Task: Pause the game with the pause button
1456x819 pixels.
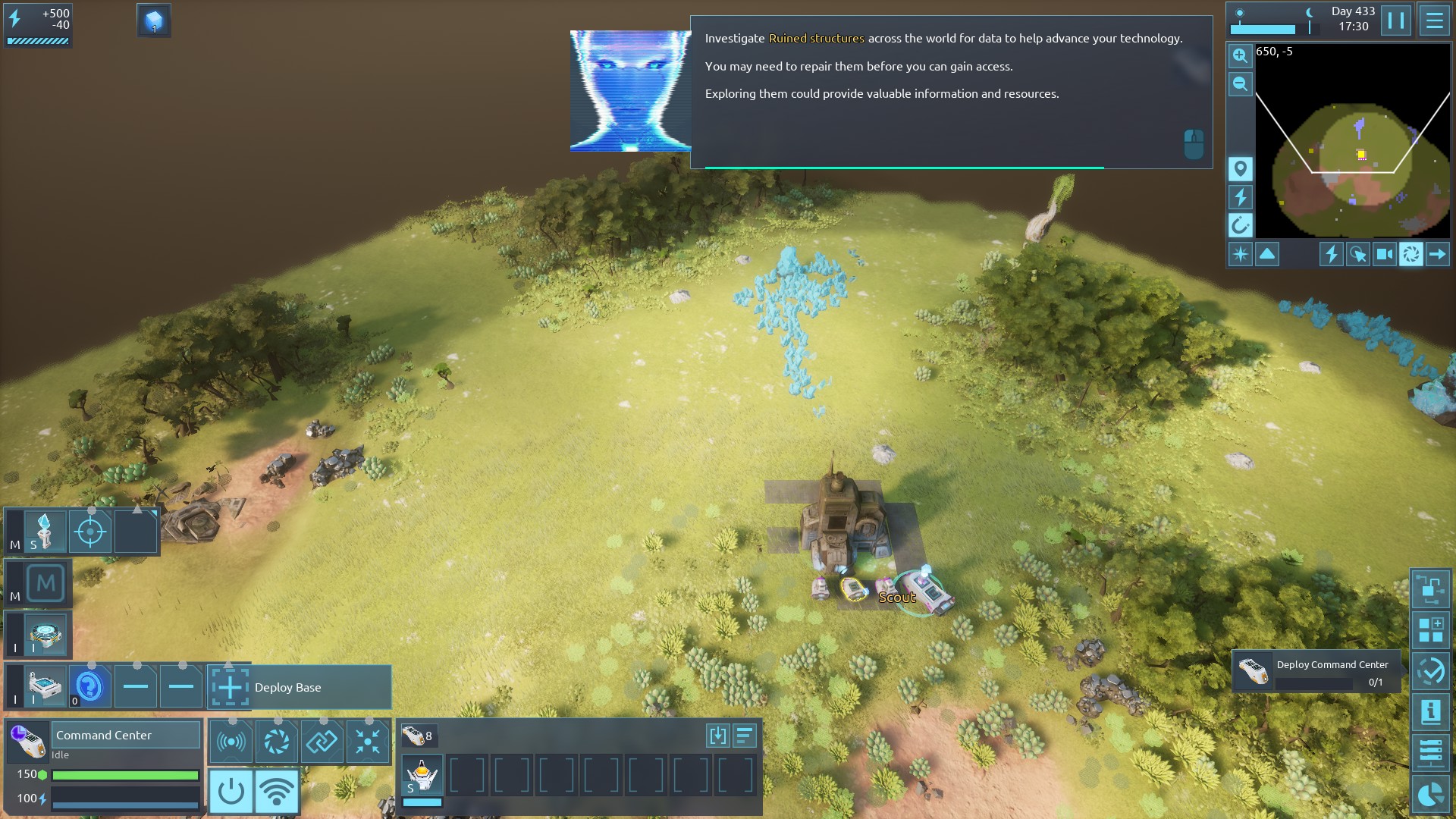Action: tap(1395, 20)
